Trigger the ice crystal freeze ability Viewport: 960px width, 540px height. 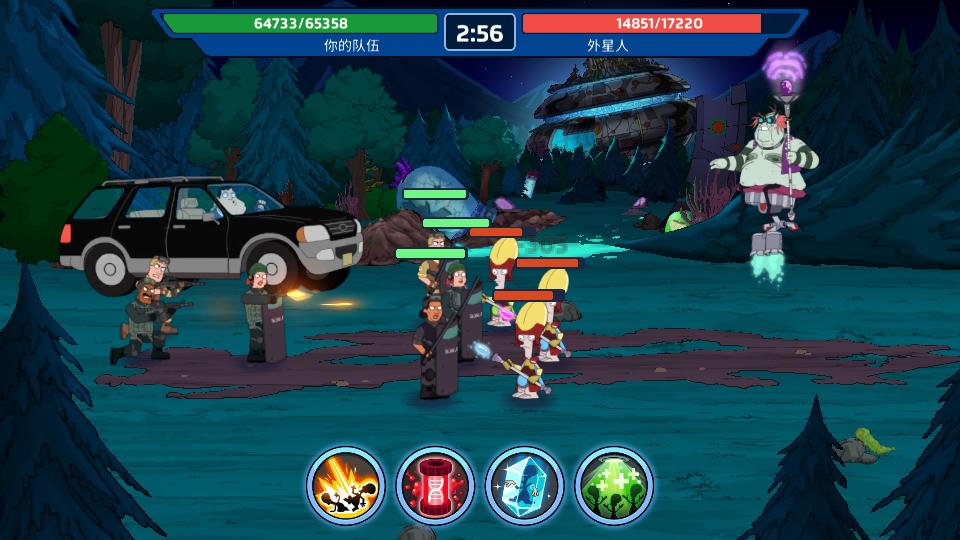tap(525, 485)
